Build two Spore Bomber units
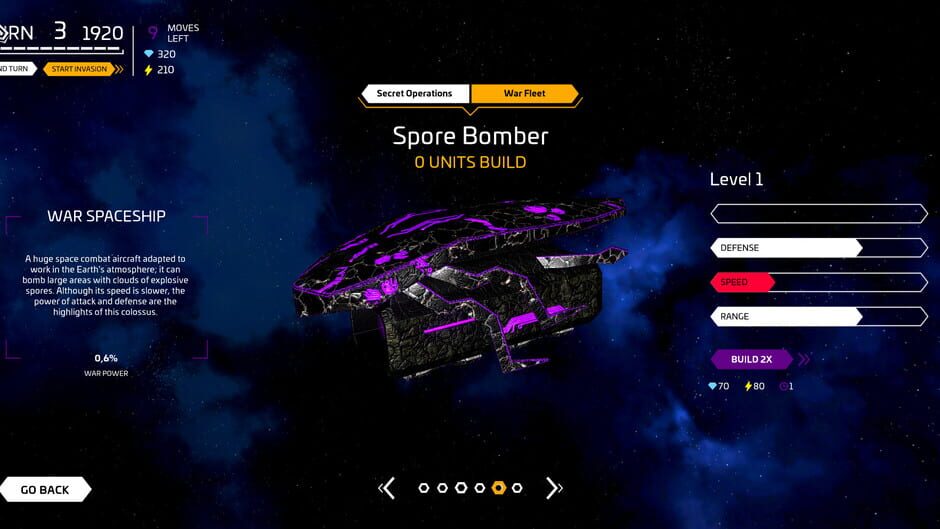 [752, 359]
